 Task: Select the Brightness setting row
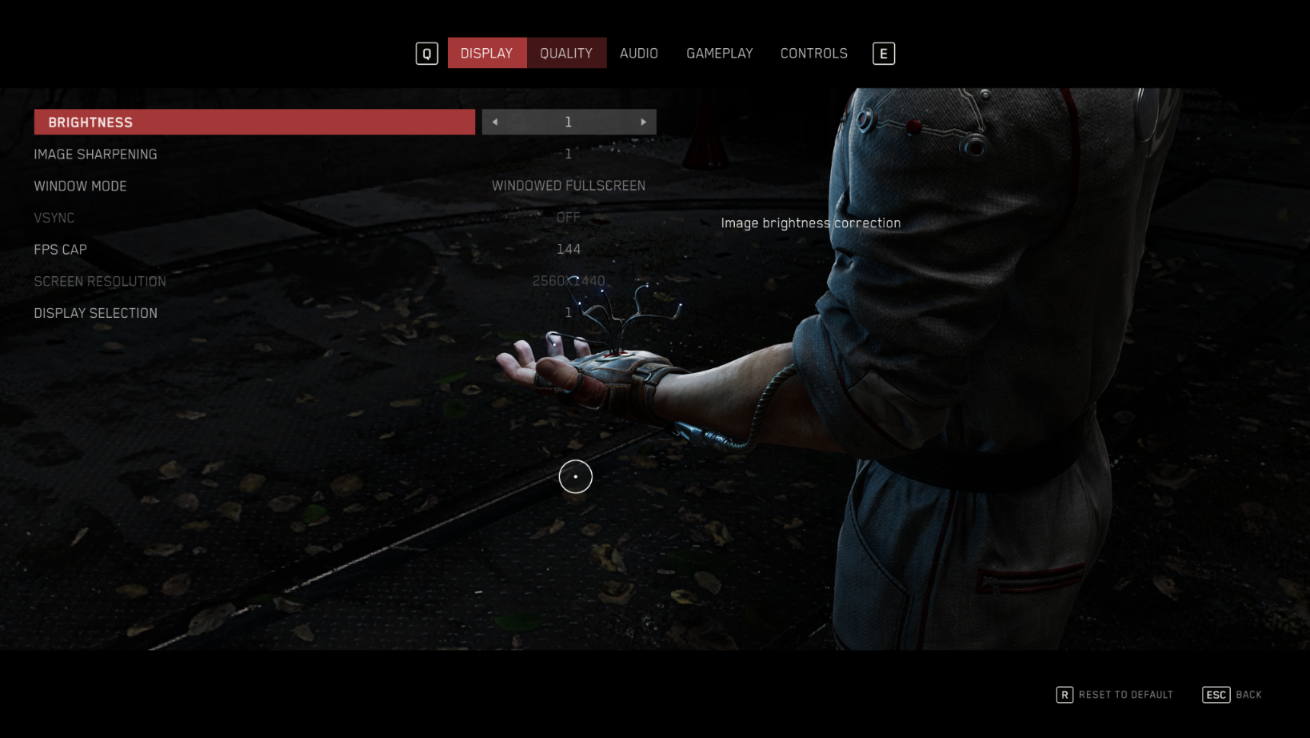[254, 122]
